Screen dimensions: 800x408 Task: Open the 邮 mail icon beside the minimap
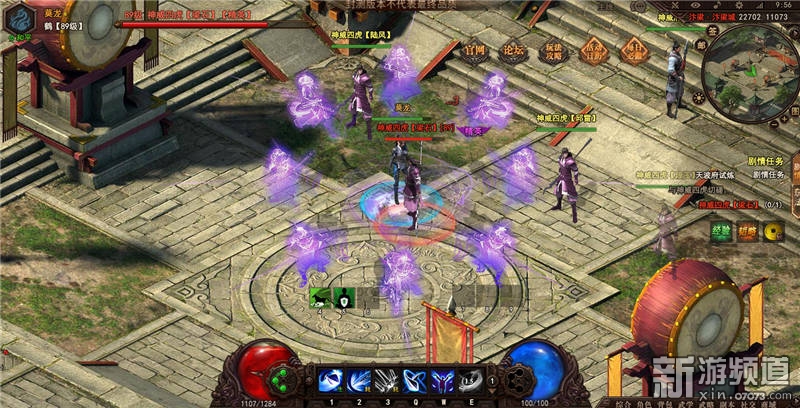tap(701, 45)
